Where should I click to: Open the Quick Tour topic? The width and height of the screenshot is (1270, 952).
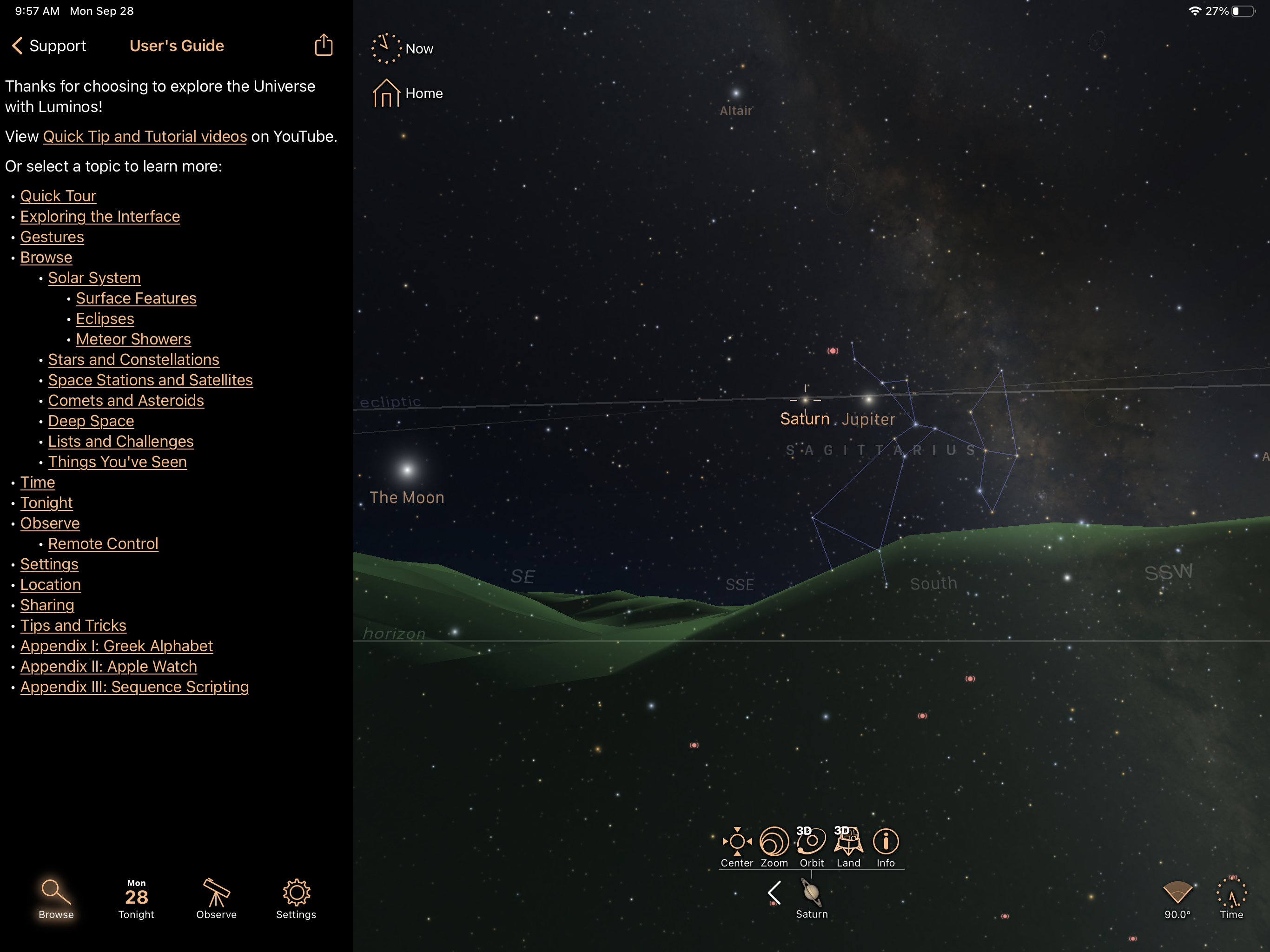tap(58, 196)
